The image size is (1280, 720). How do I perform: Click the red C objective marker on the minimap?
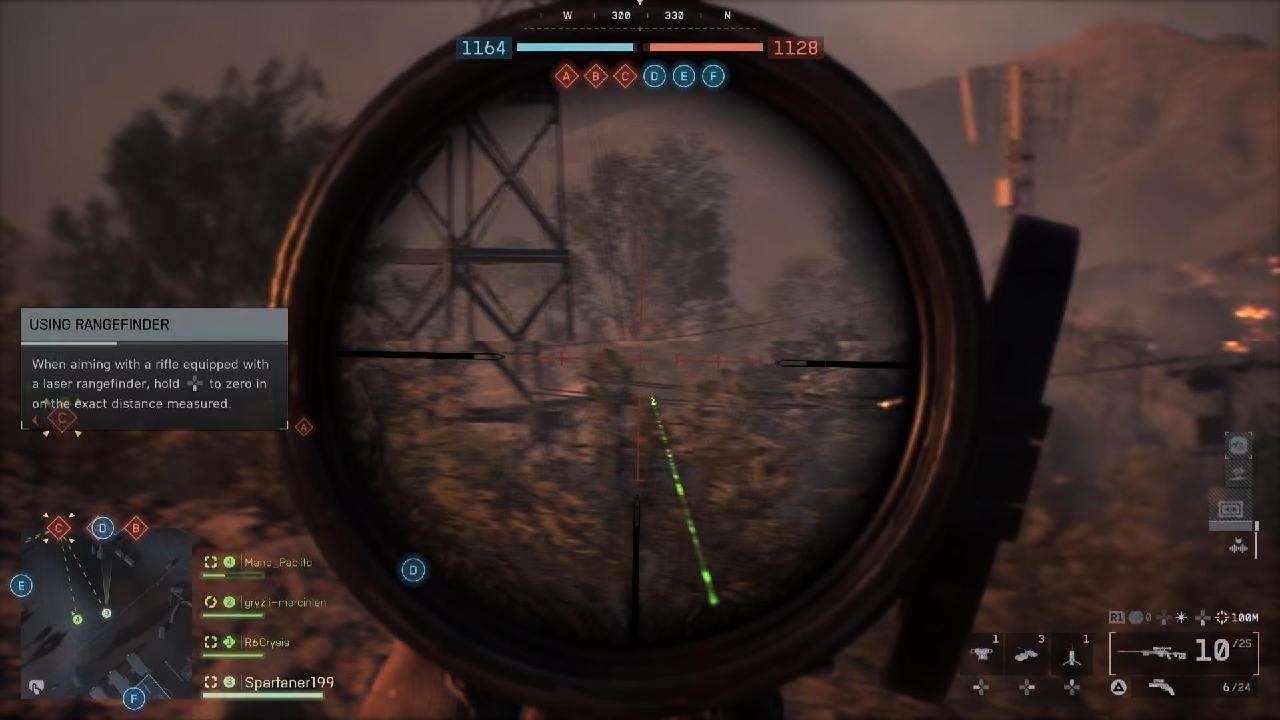point(58,527)
